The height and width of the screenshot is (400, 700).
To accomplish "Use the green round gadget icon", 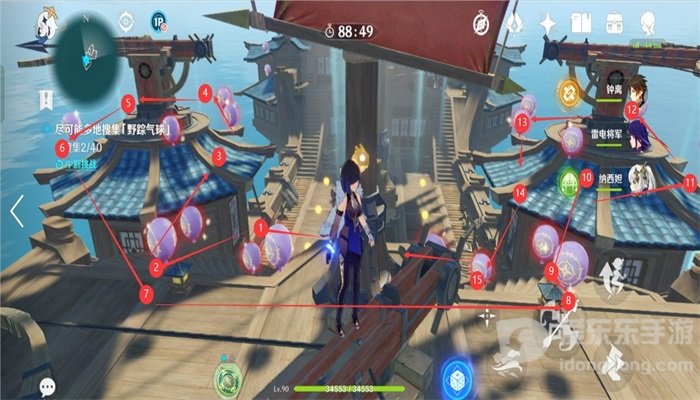I will point(228,379).
